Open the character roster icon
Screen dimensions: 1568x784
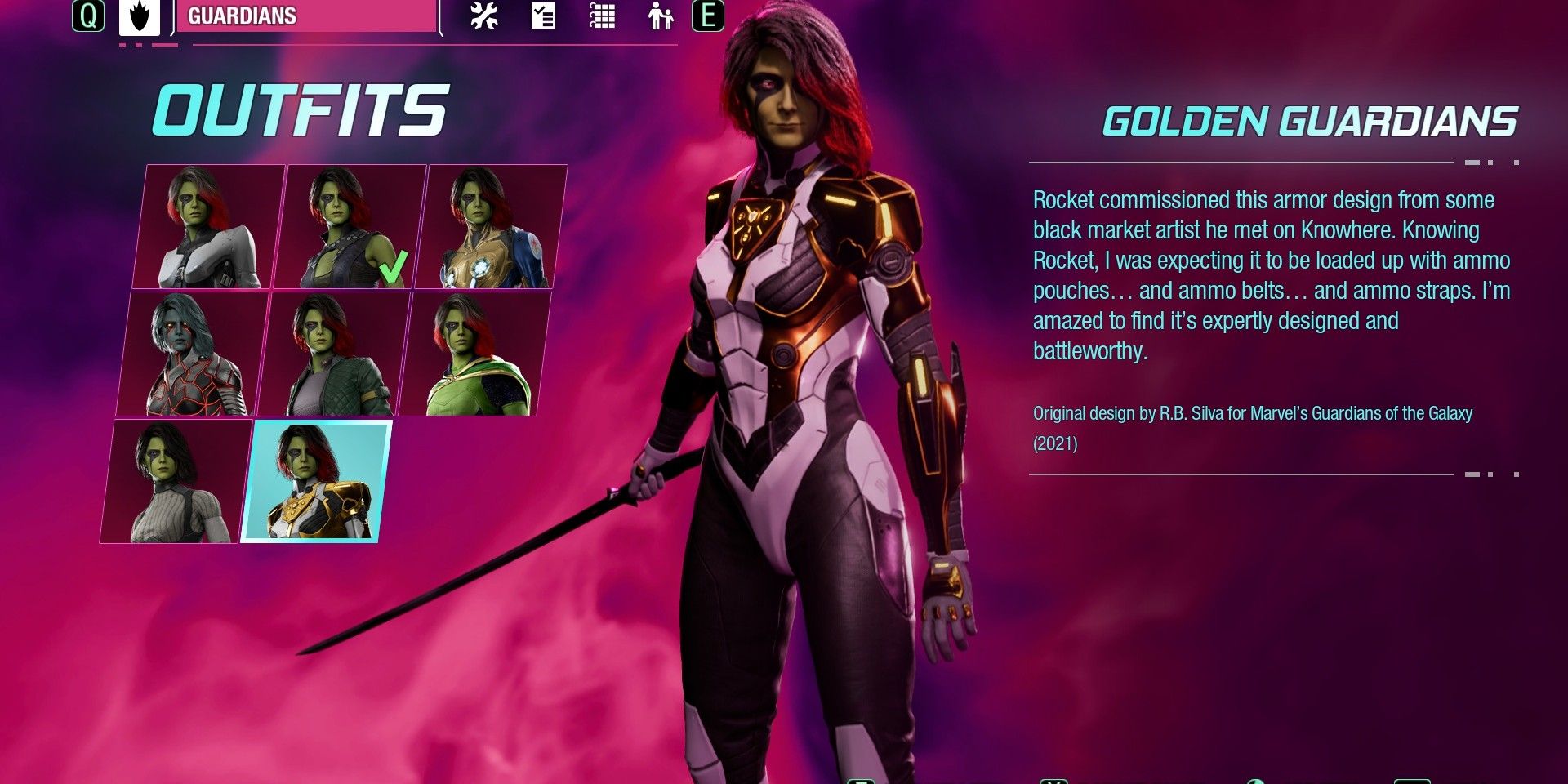pyautogui.click(x=659, y=16)
